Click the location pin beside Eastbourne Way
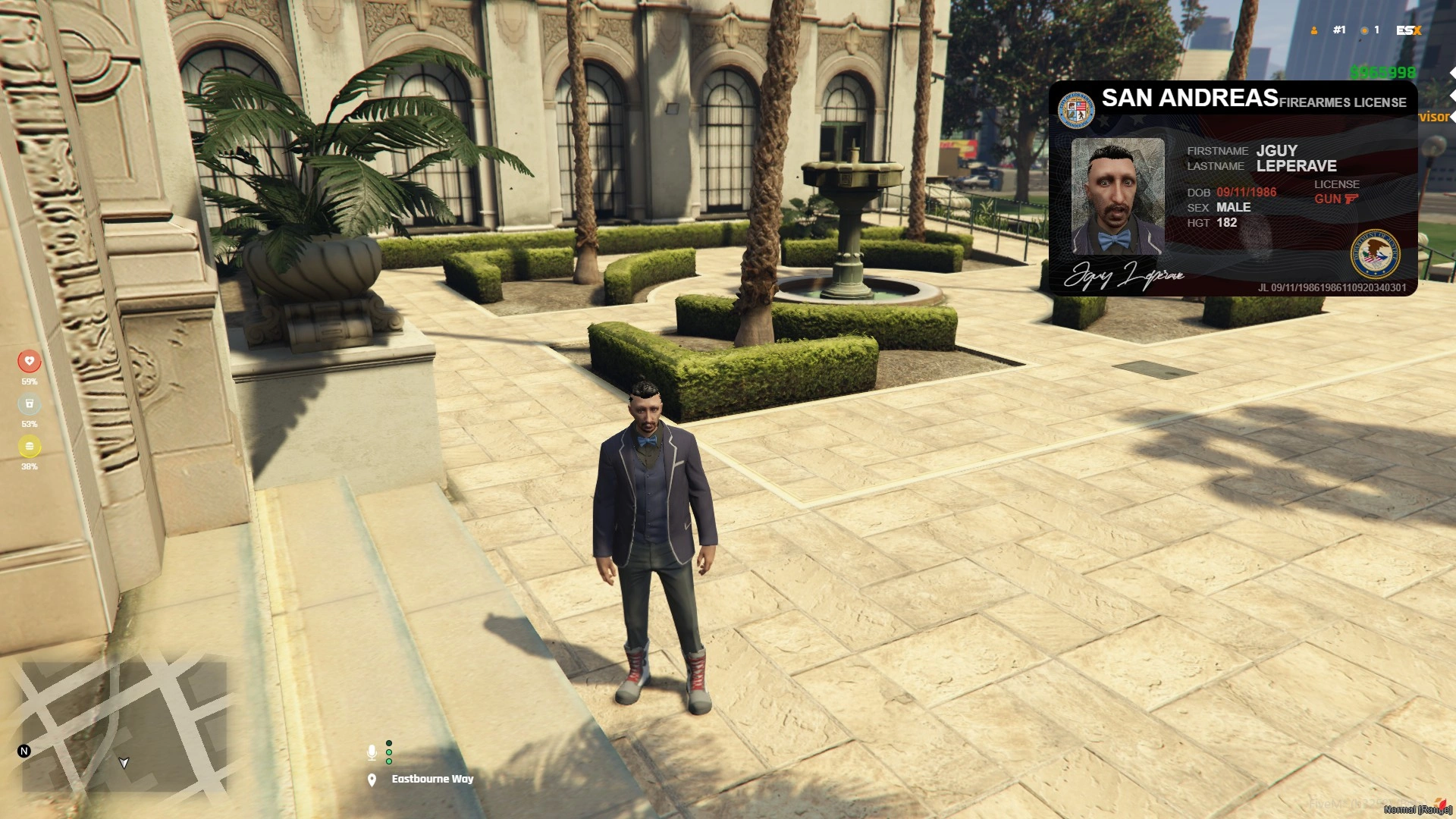 click(372, 780)
